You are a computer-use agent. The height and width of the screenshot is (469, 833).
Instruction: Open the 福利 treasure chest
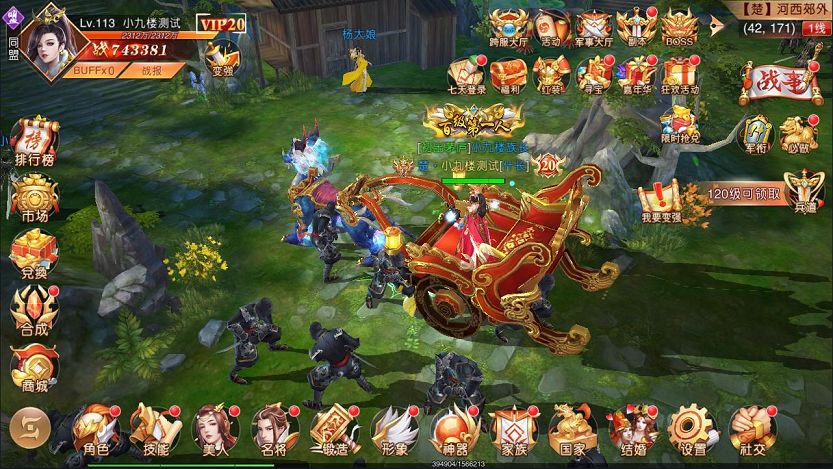[510, 75]
